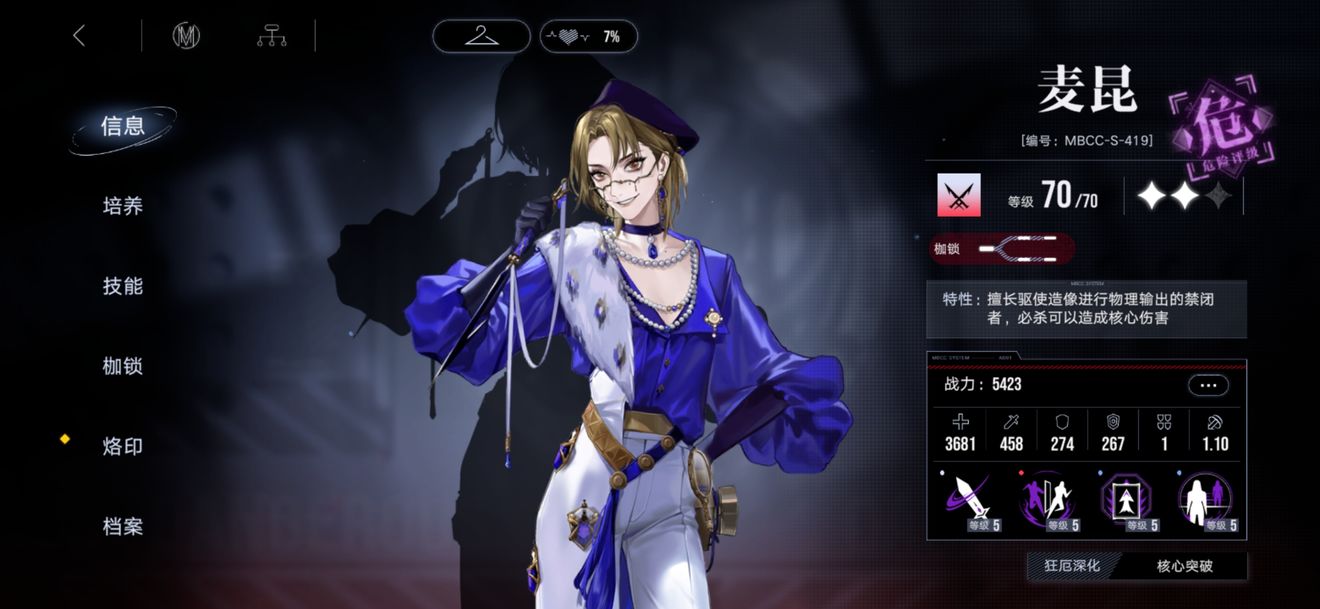Open the hierarchy tree icon

[x=271, y=36]
